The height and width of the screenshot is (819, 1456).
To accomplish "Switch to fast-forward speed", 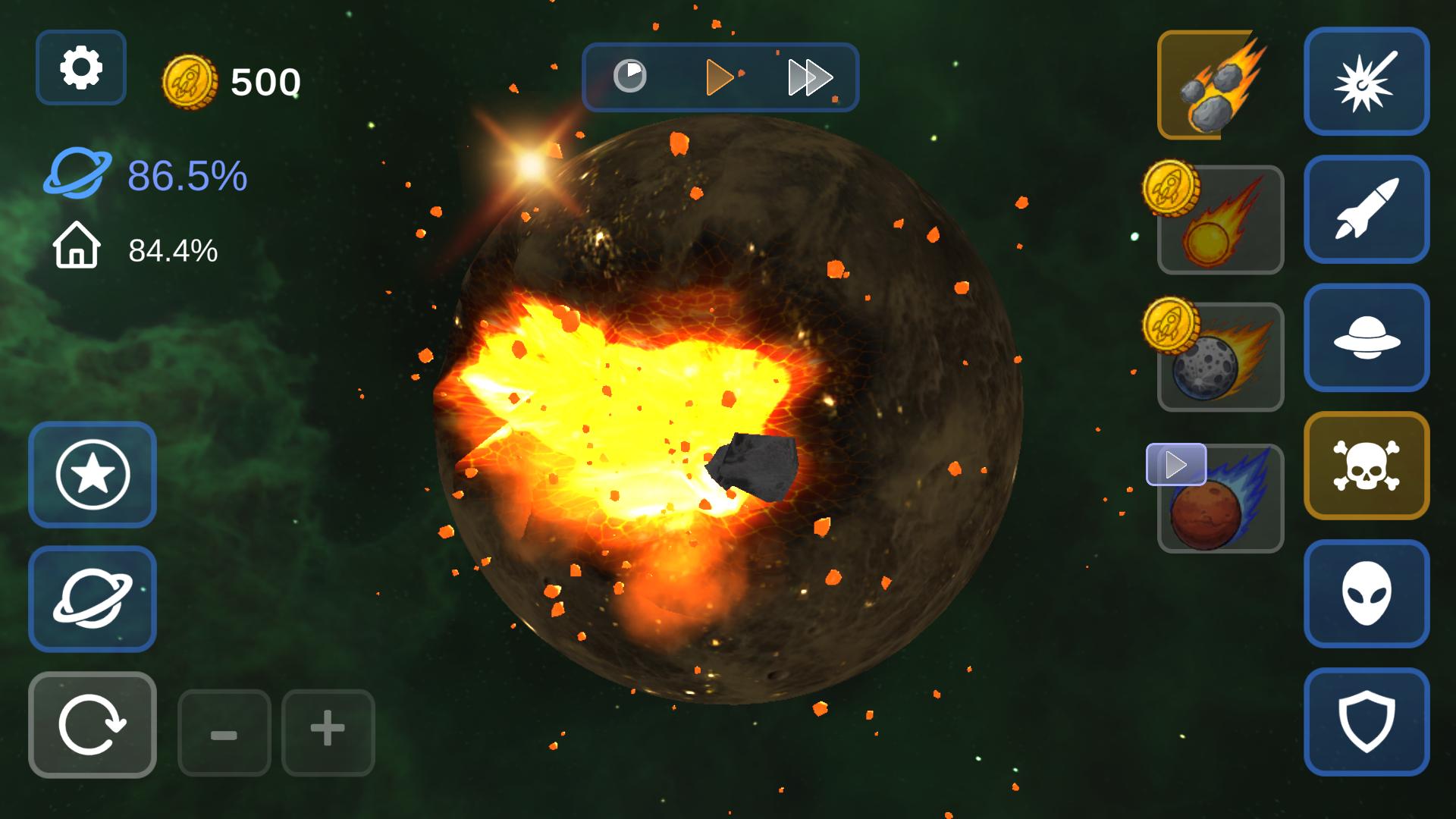I will coord(810,77).
